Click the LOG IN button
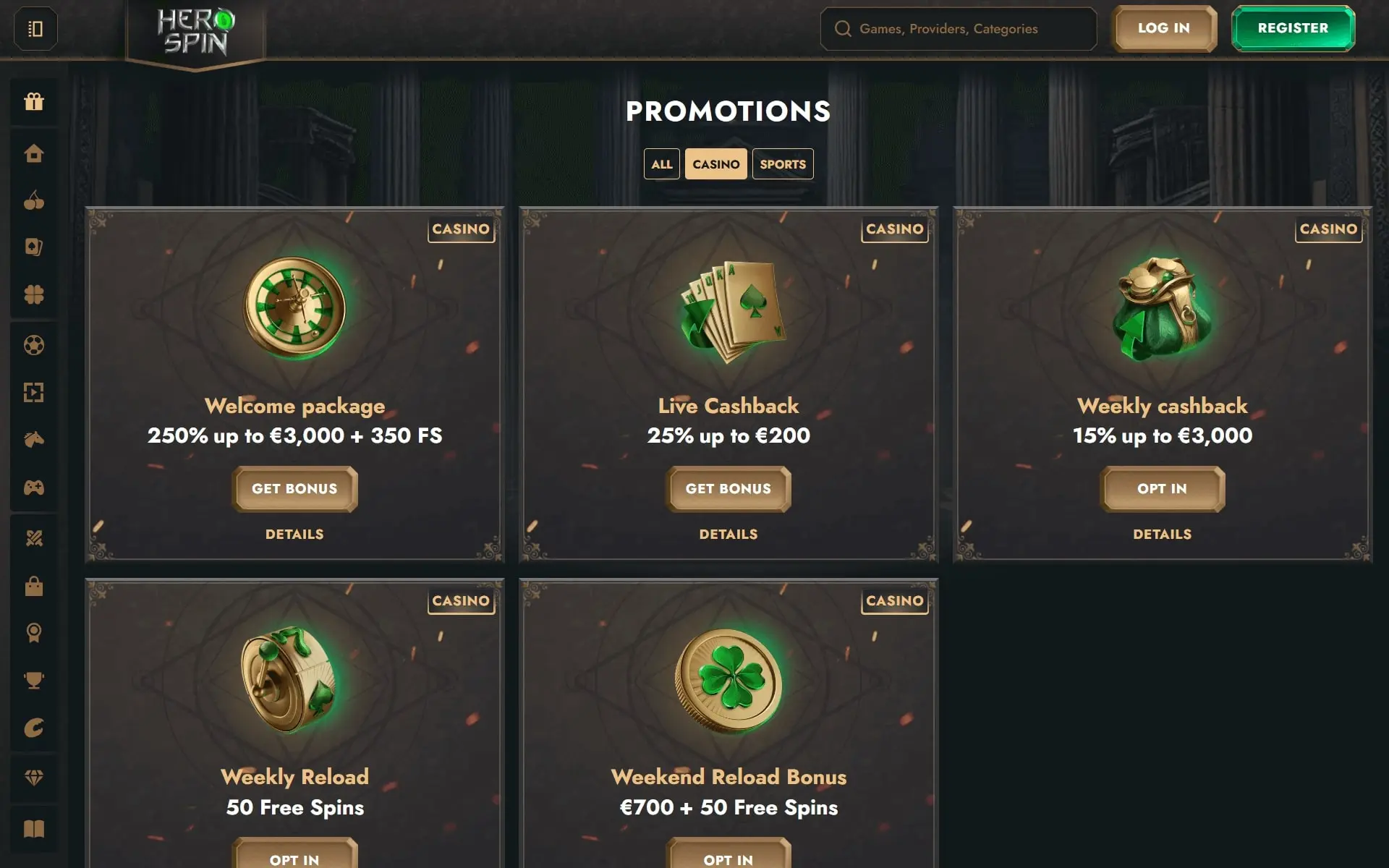Image resolution: width=1389 pixels, height=868 pixels. pos(1163,28)
